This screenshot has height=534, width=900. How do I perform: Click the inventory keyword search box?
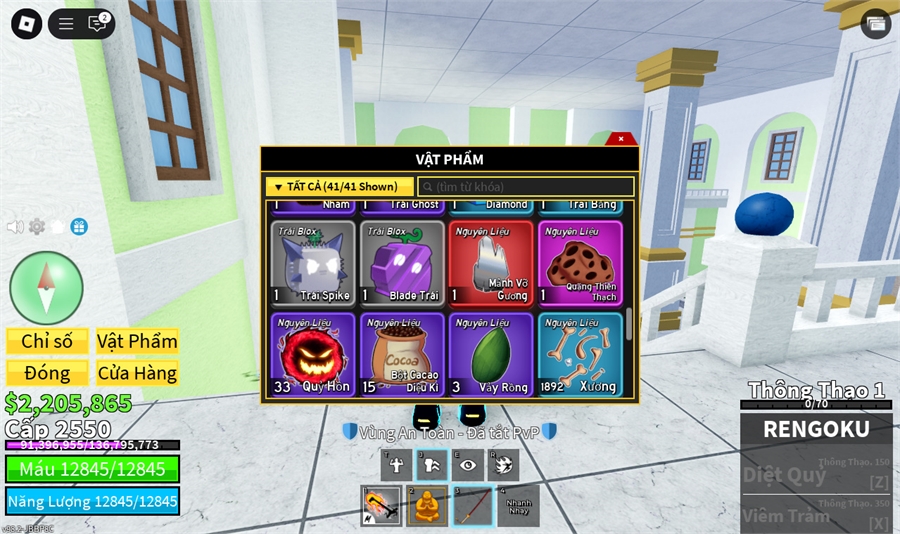(526, 187)
